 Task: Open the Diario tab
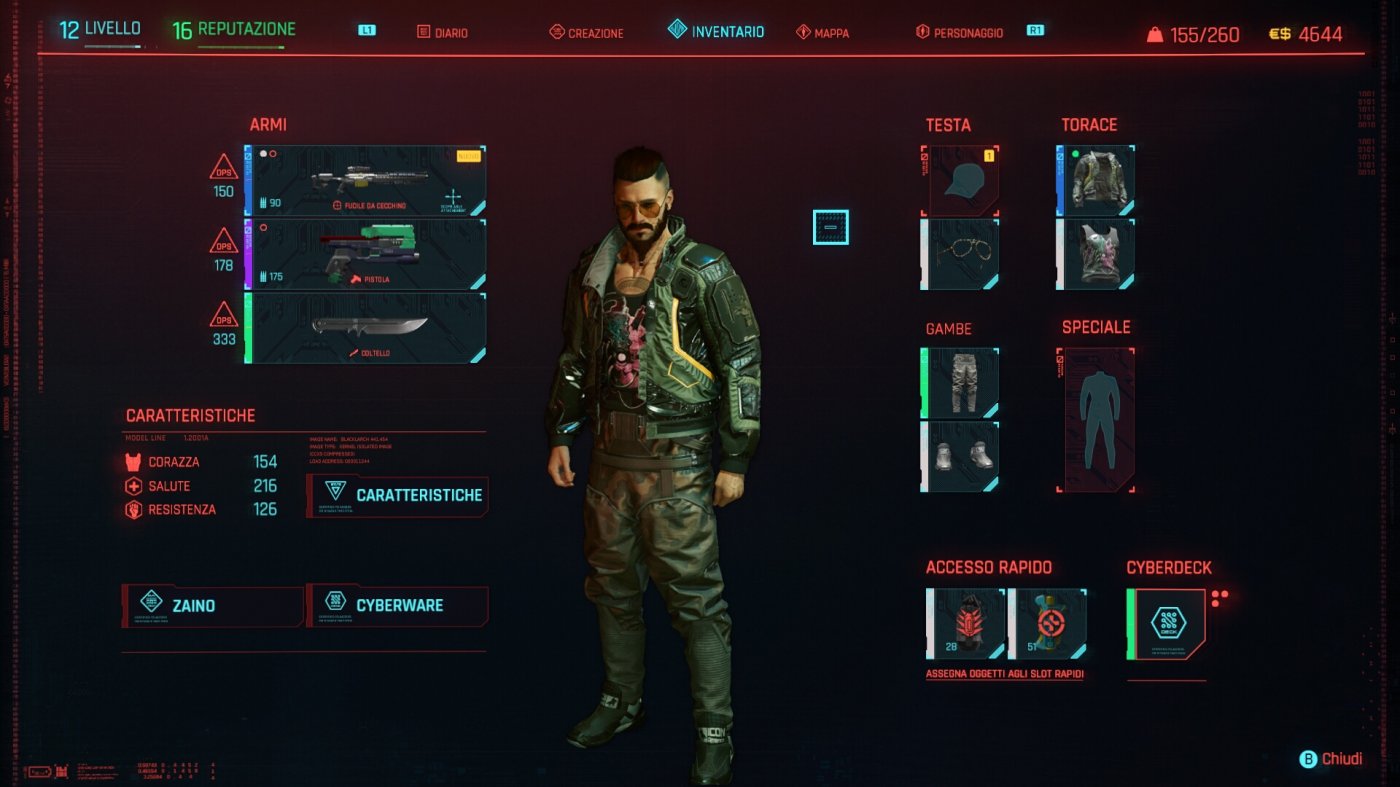click(442, 32)
